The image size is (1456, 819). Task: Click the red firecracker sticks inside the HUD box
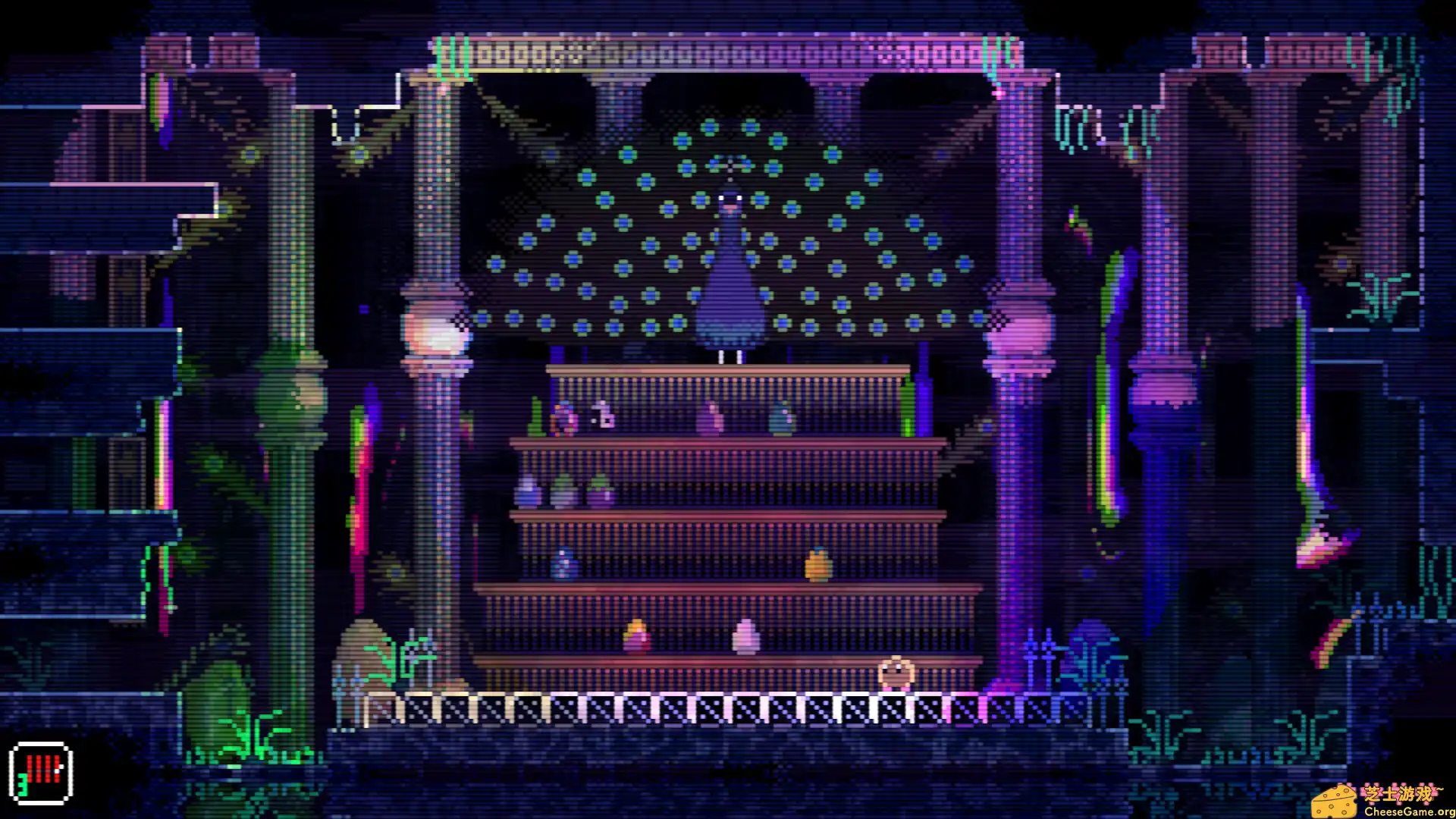[x=42, y=767]
